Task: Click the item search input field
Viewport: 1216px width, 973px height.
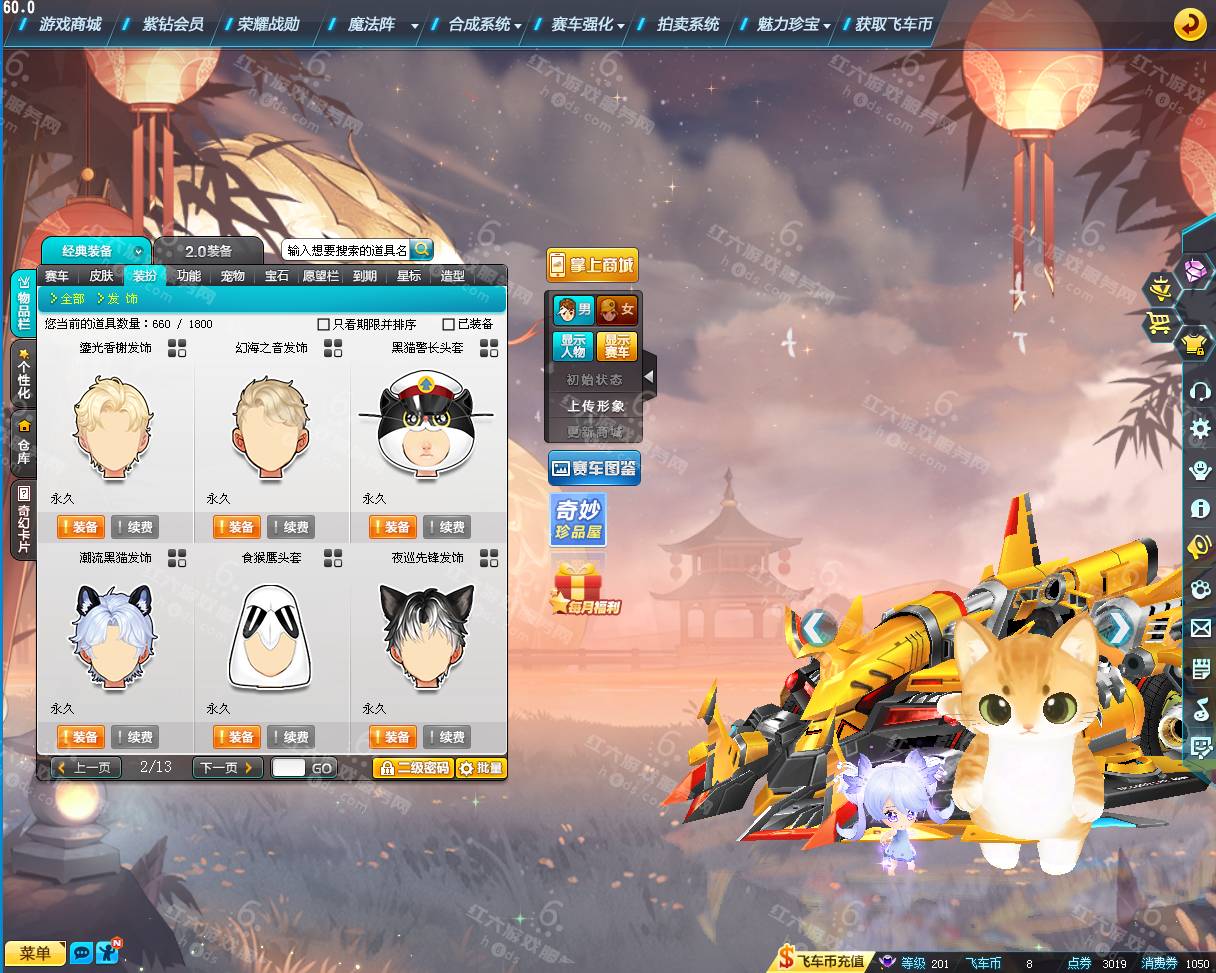Action: click(346, 250)
